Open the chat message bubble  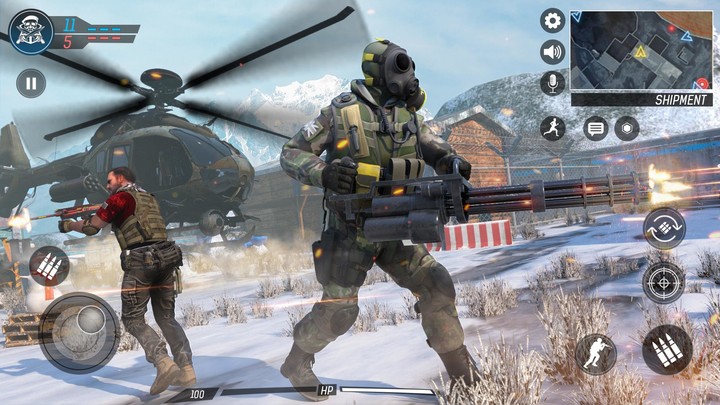coord(596,127)
